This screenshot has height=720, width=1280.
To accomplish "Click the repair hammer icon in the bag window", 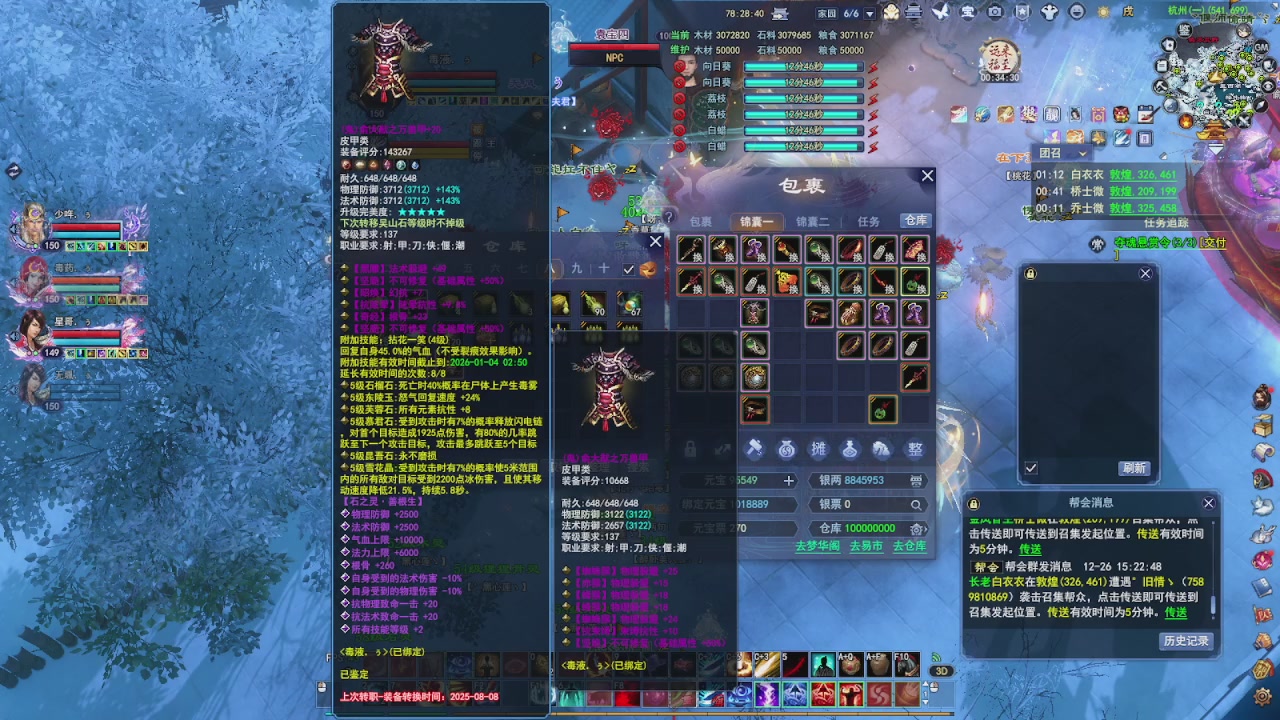I will pos(755,449).
